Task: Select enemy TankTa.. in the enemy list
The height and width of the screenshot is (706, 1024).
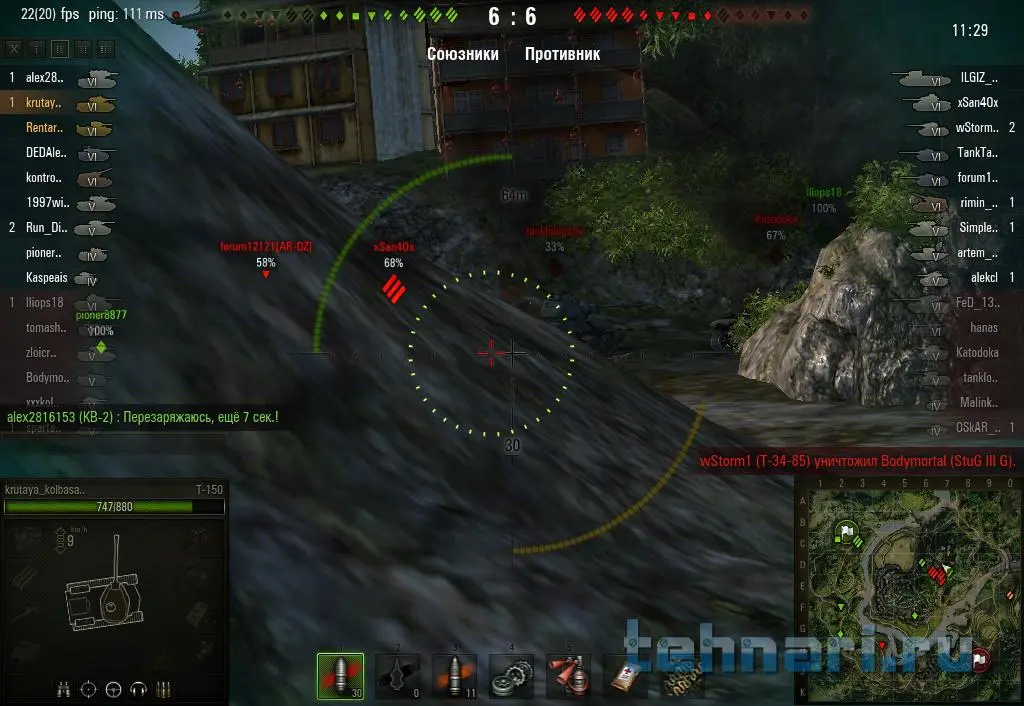Action: point(977,153)
